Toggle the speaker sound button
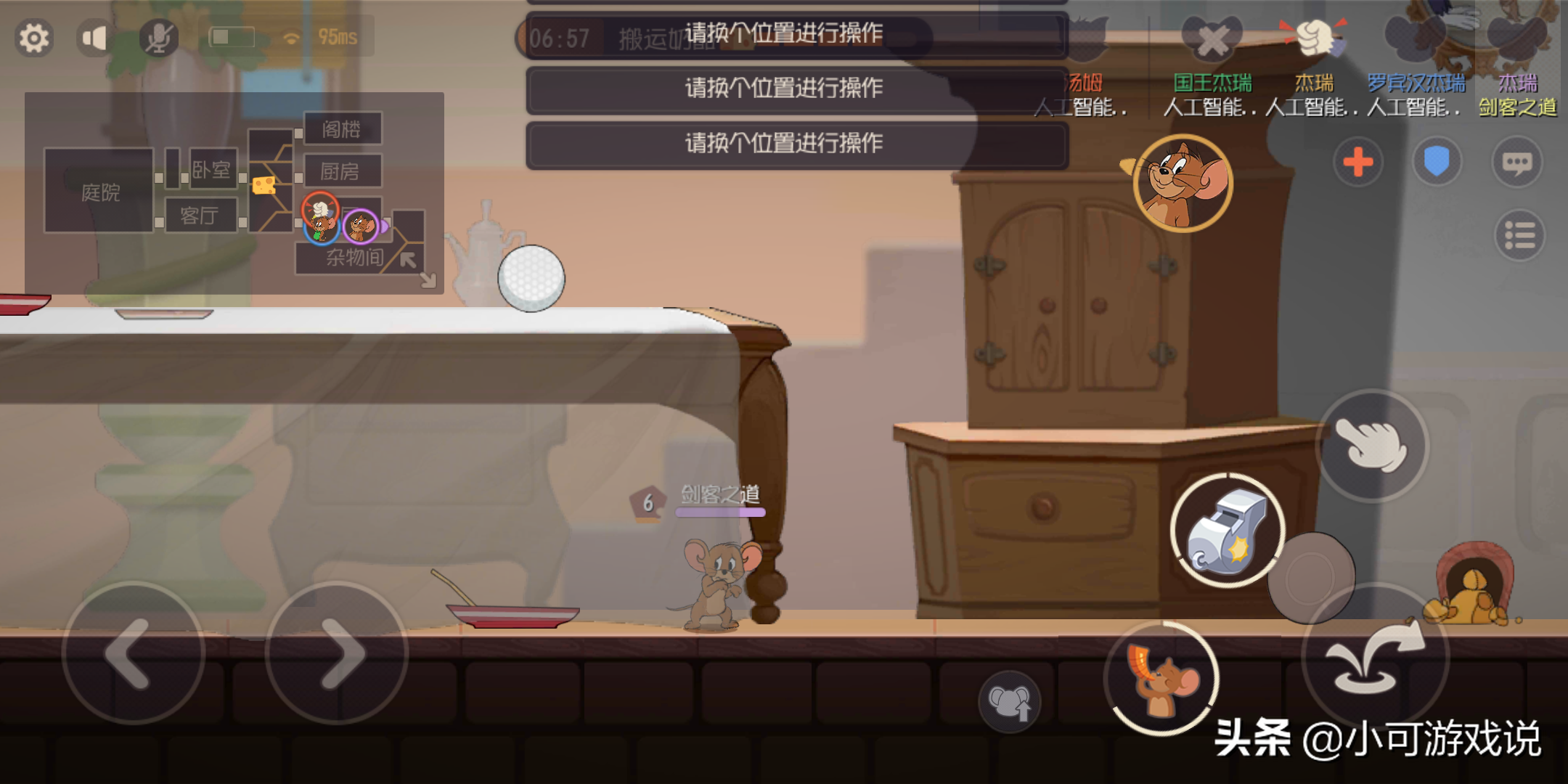Screen dimensions: 1568x784 pyautogui.click(x=94, y=38)
